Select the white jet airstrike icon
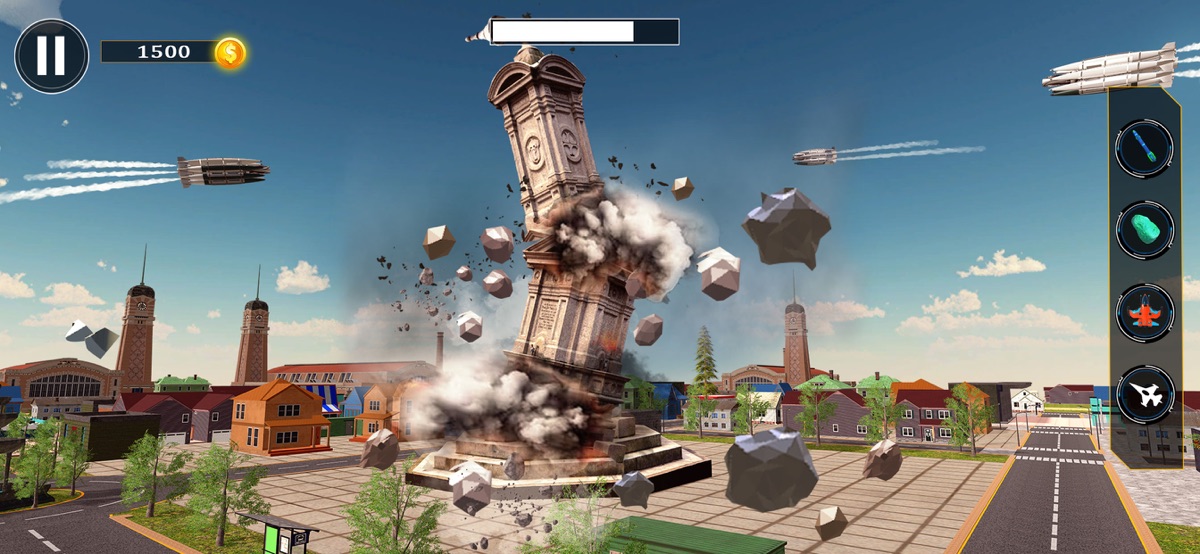This screenshot has width=1200, height=554. (1145, 395)
